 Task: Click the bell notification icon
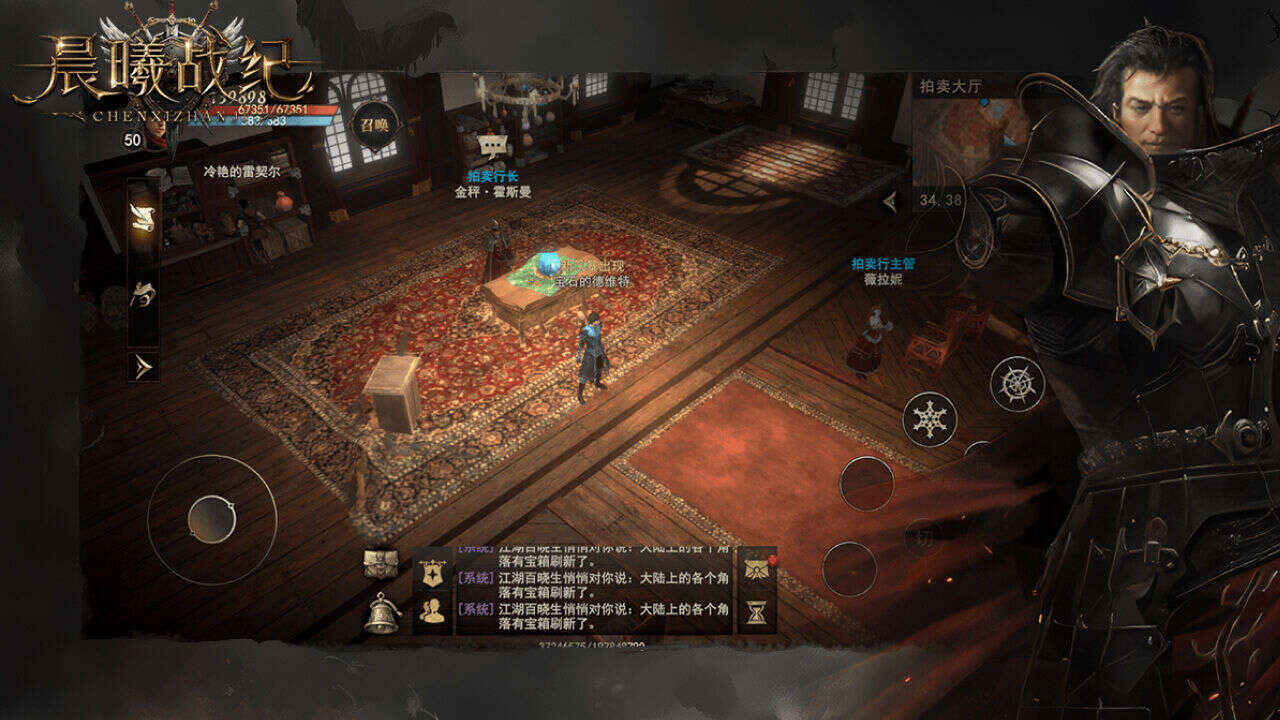pyautogui.click(x=381, y=613)
